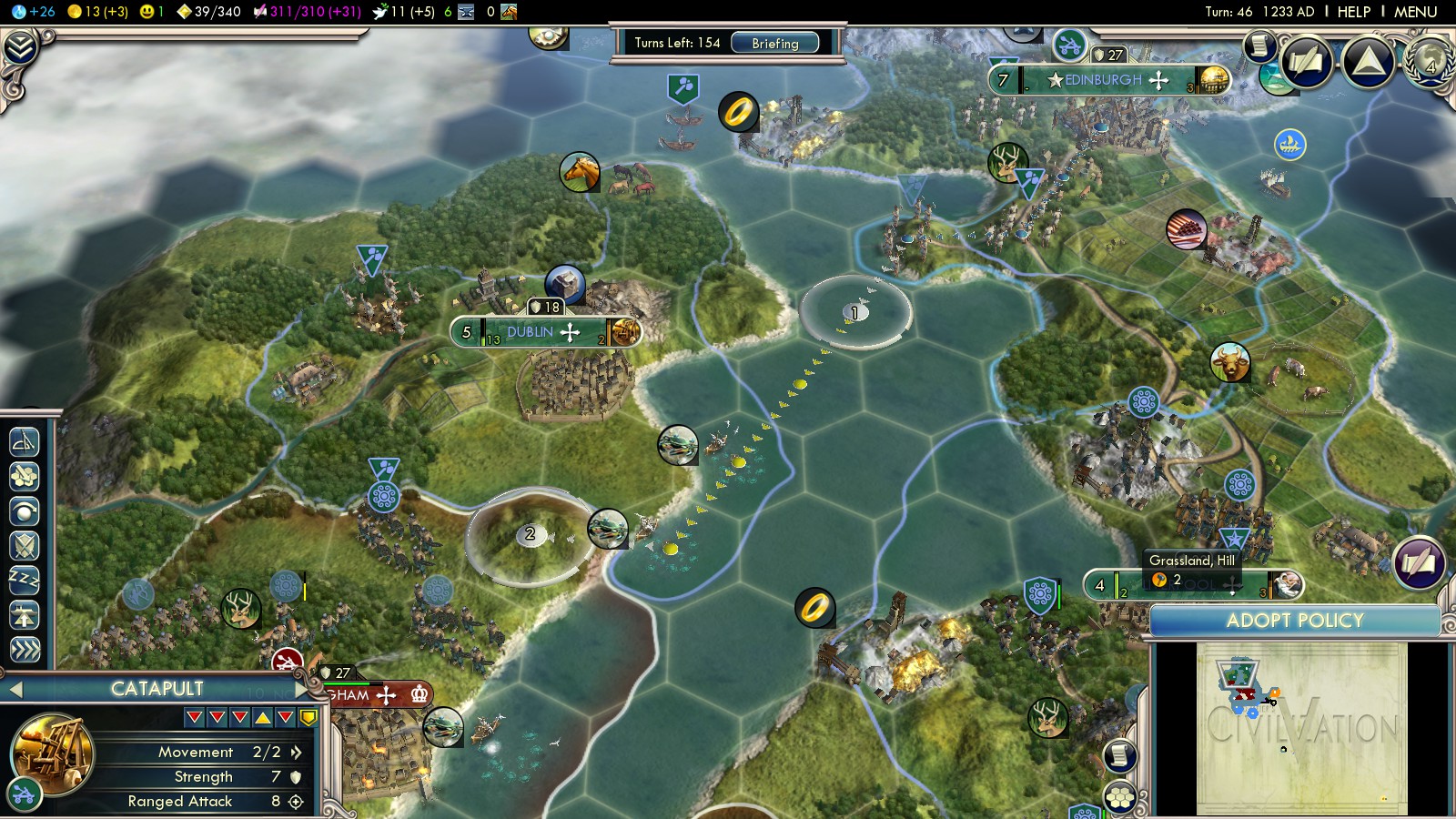The height and width of the screenshot is (819, 1456).
Task: Click the minimap
Action: 1301,728
